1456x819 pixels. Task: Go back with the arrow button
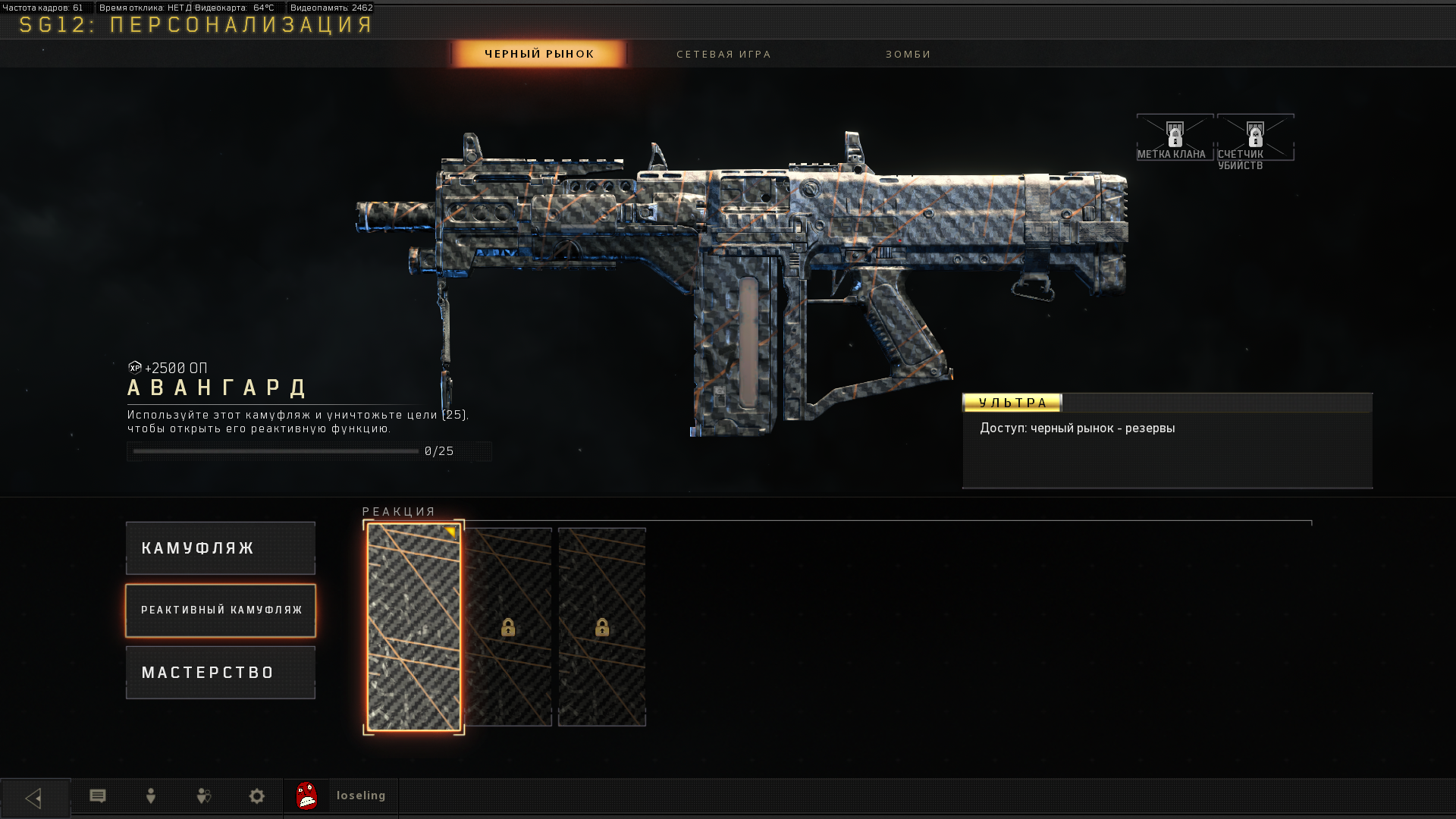(x=35, y=798)
